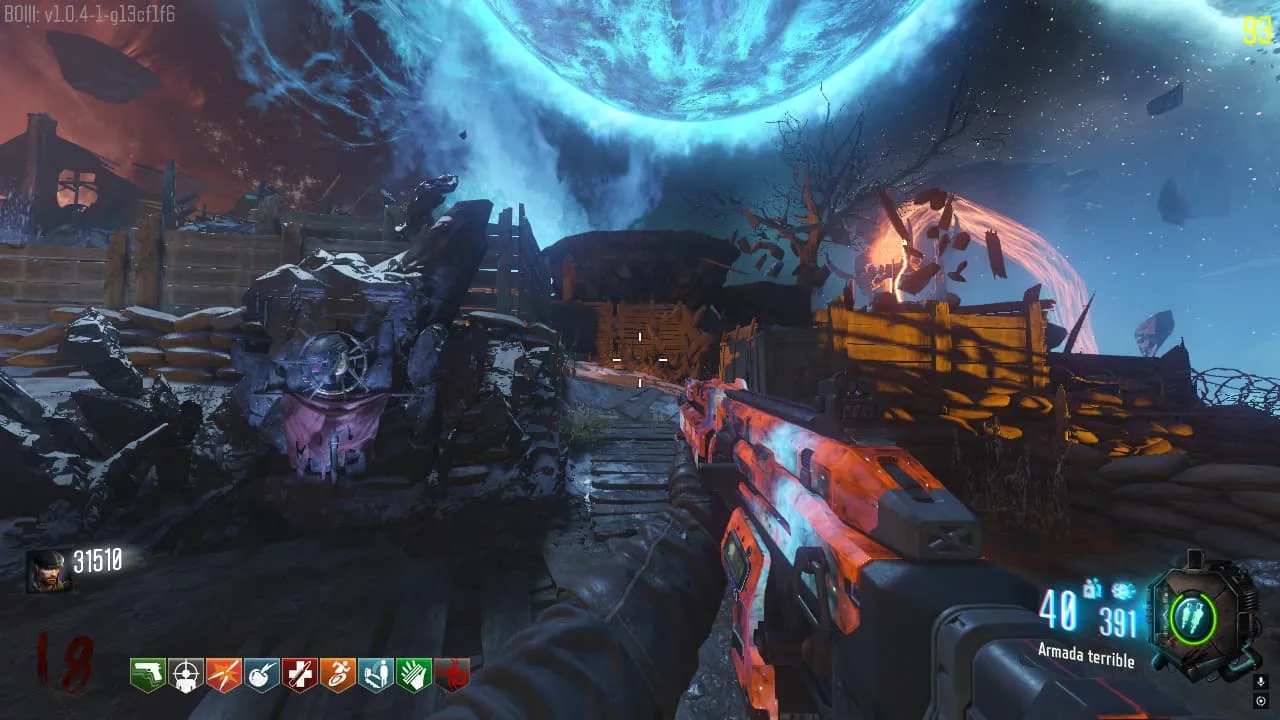
Task: Click the glowing tactical equipment icon
Action: coord(1123,592)
